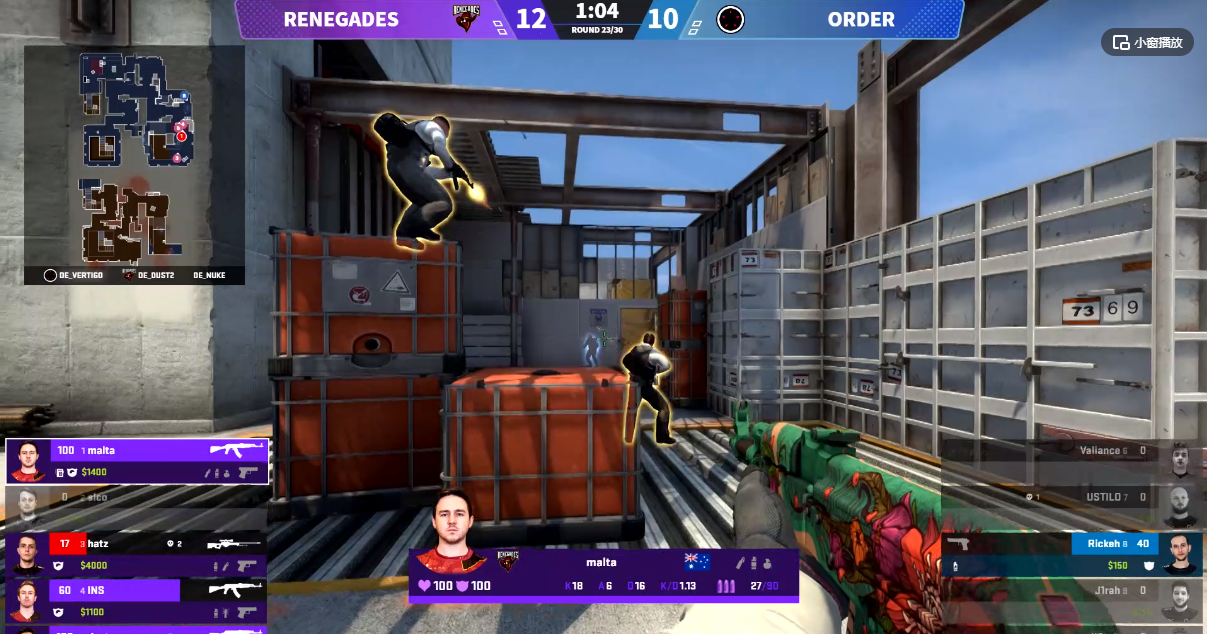The width and height of the screenshot is (1207, 634).
Task: Select malta's row in the team list
Action: (x=137, y=461)
